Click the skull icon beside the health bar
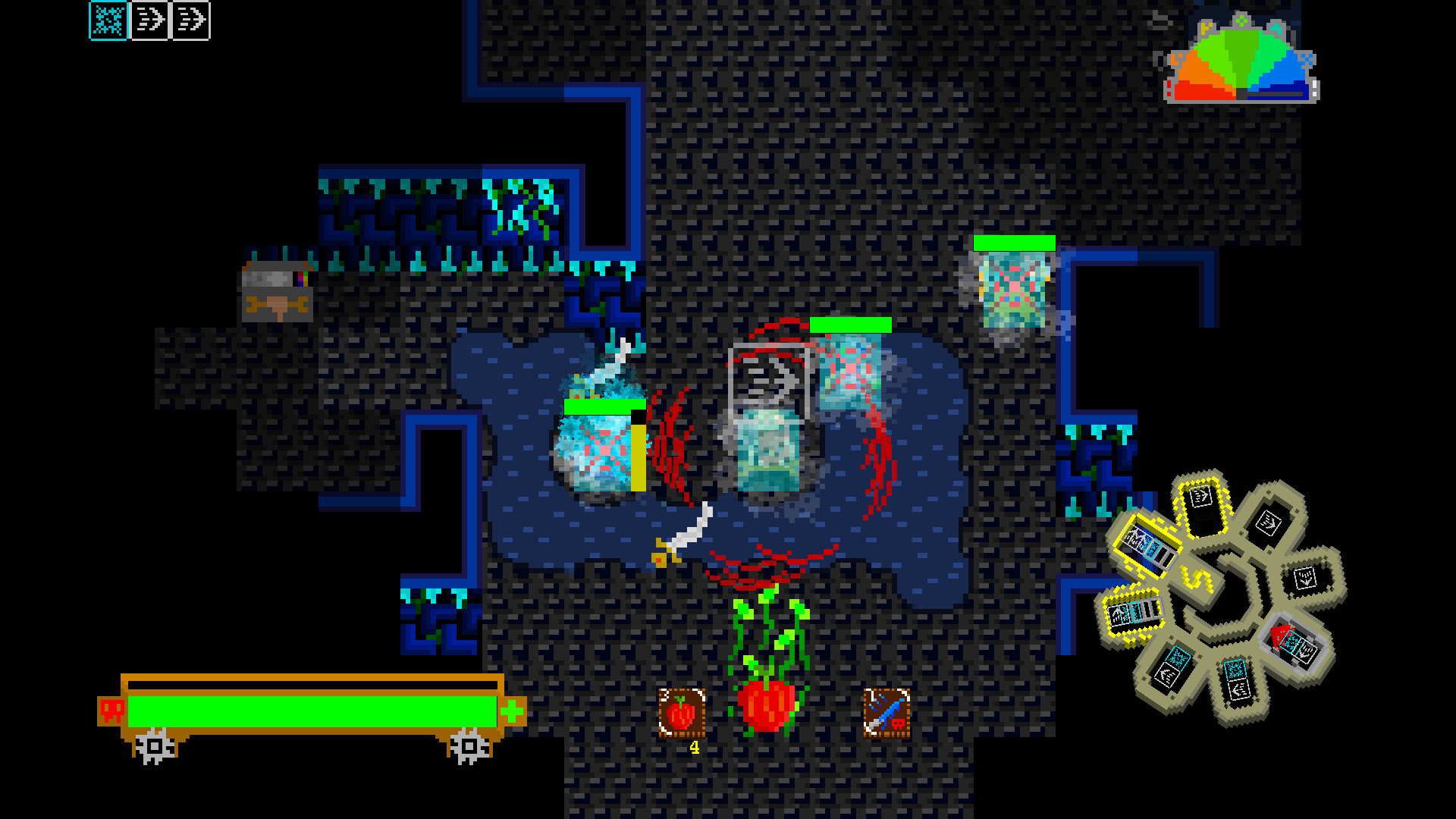Image resolution: width=1456 pixels, height=819 pixels. pos(112,710)
